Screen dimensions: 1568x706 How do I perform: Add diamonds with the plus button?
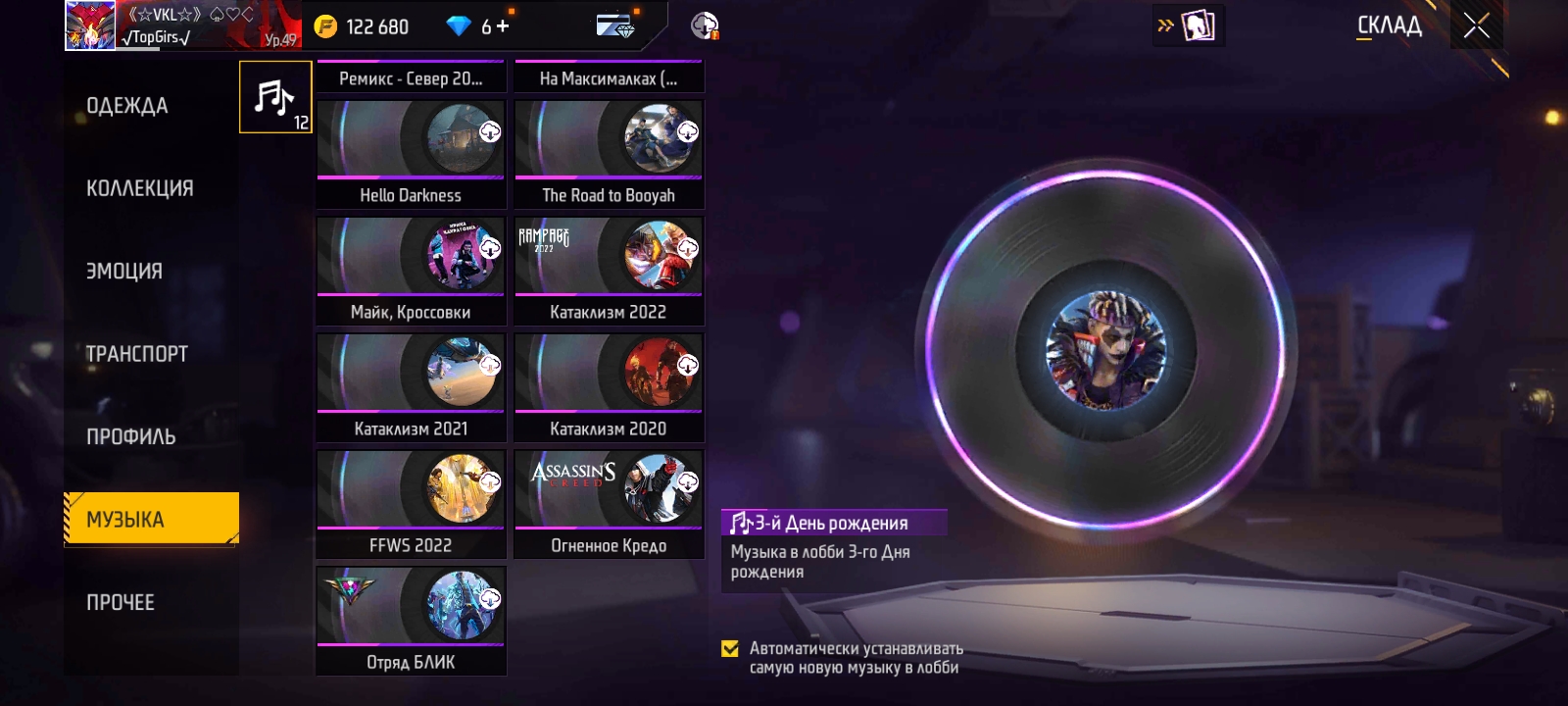(x=503, y=26)
